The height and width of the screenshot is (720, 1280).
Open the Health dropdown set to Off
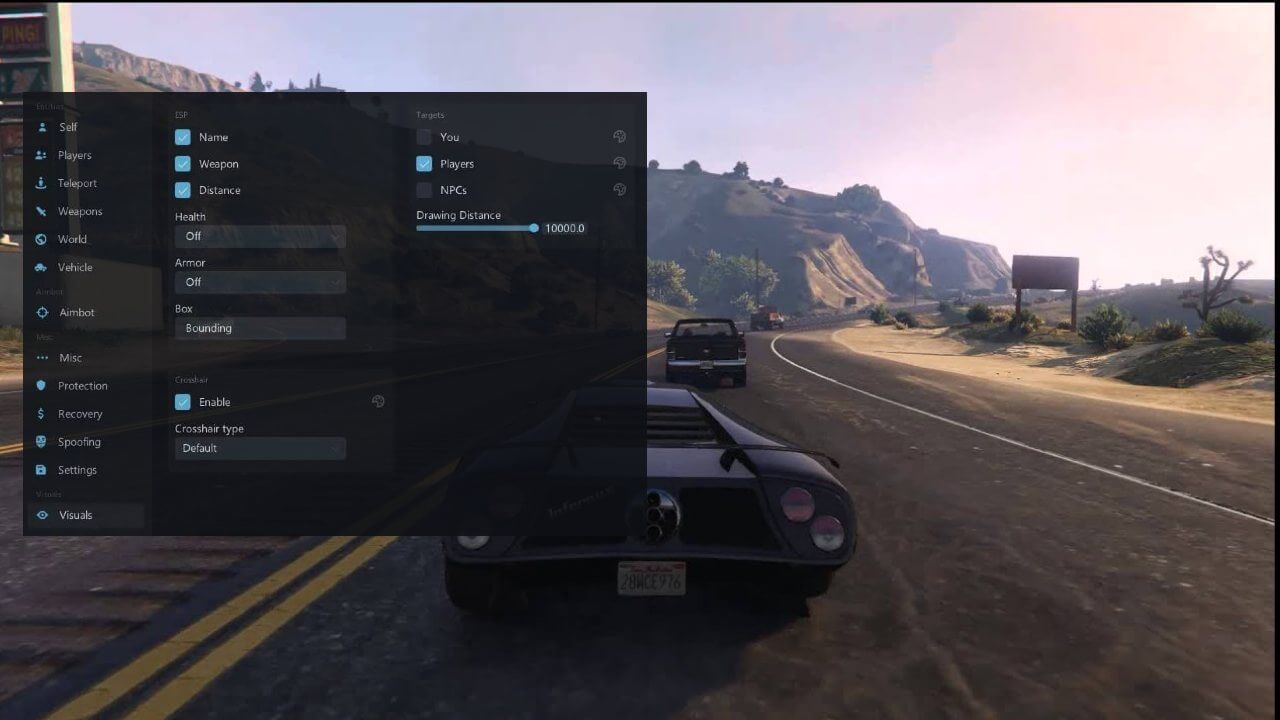pyautogui.click(x=260, y=236)
